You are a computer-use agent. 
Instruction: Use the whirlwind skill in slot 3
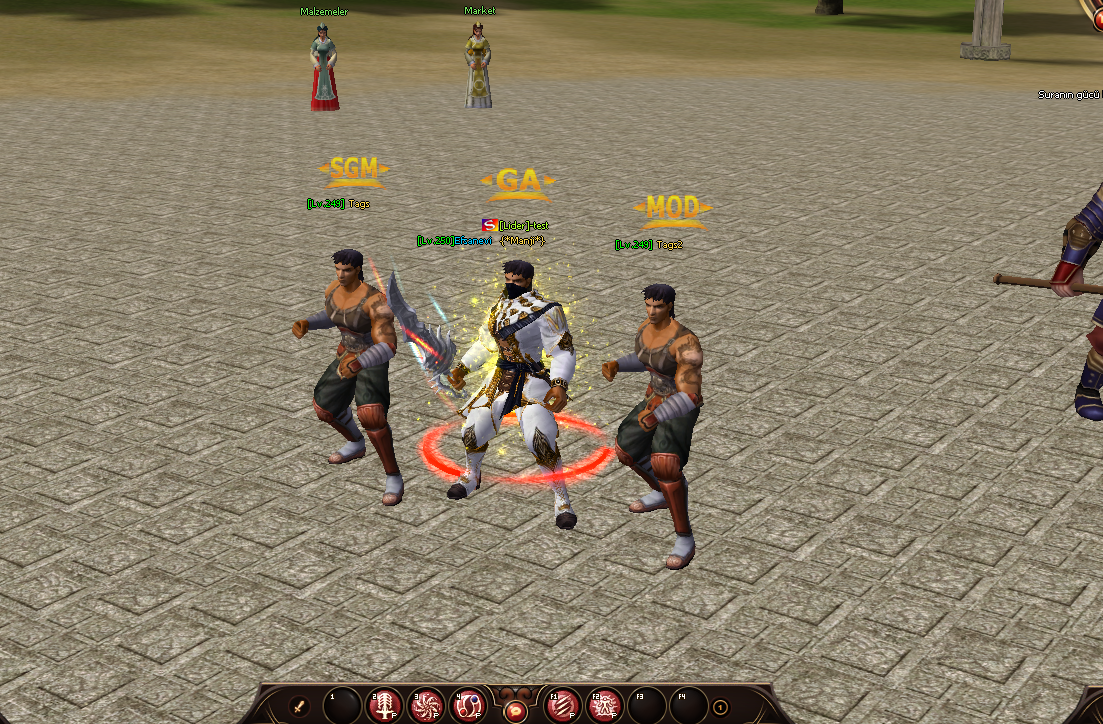click(428, 706)
